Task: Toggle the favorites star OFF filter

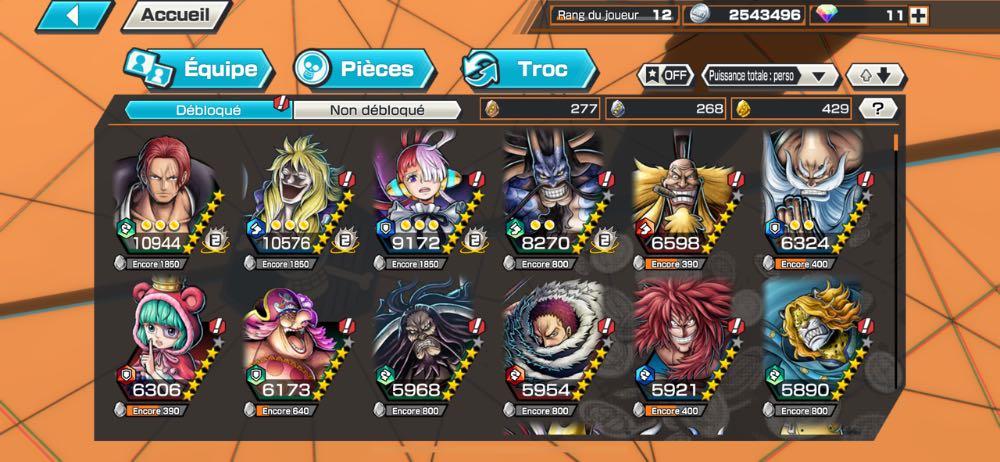Action: point(665,75)
